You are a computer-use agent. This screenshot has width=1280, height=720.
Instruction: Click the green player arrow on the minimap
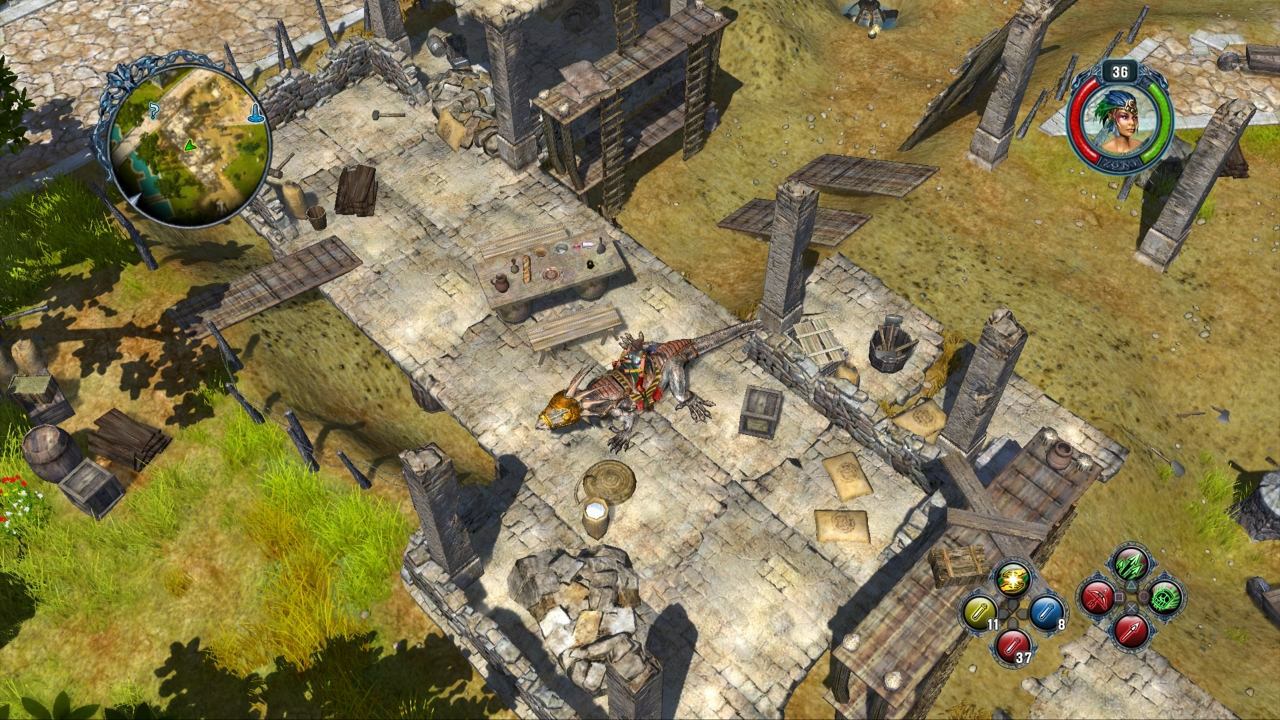pos(190,148)
